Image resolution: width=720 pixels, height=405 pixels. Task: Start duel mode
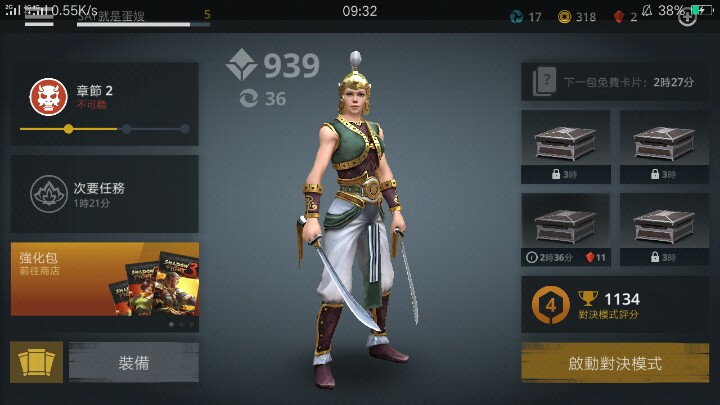(614, 363)
